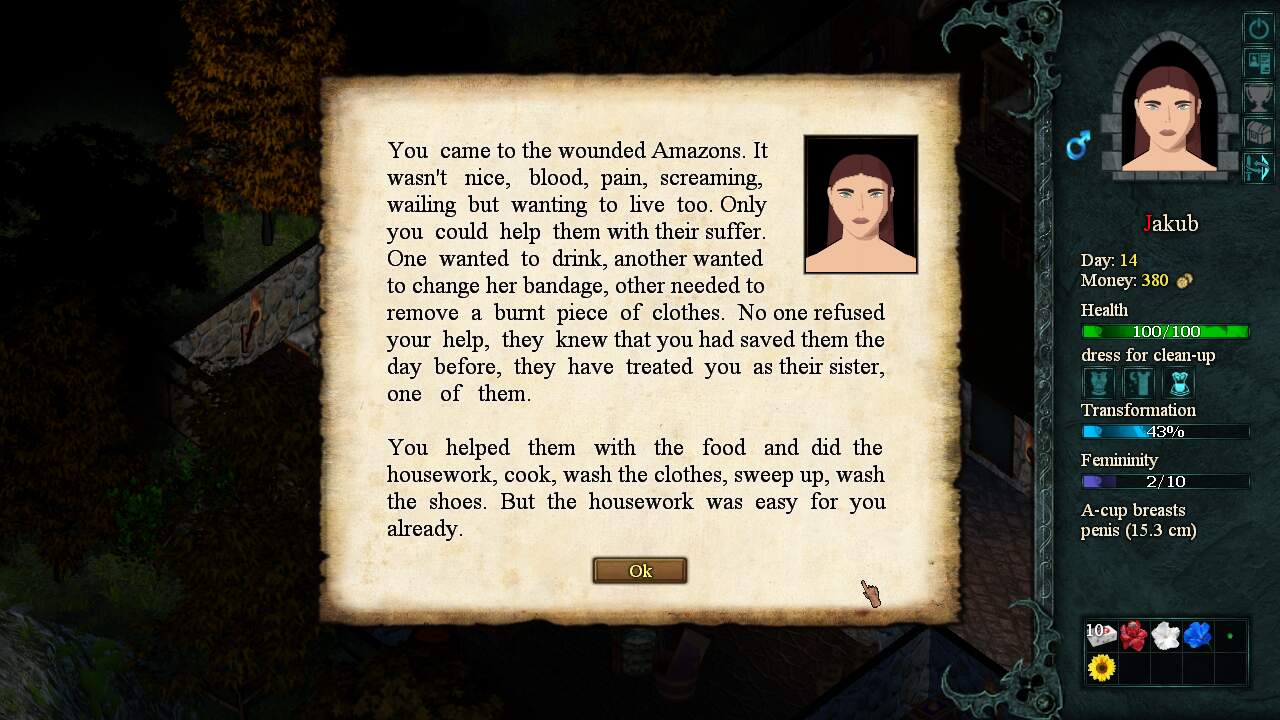Select the white flower inventory slot
Image resolution: width=1280 pixels, height=720 pixels.
[1165, 635]
